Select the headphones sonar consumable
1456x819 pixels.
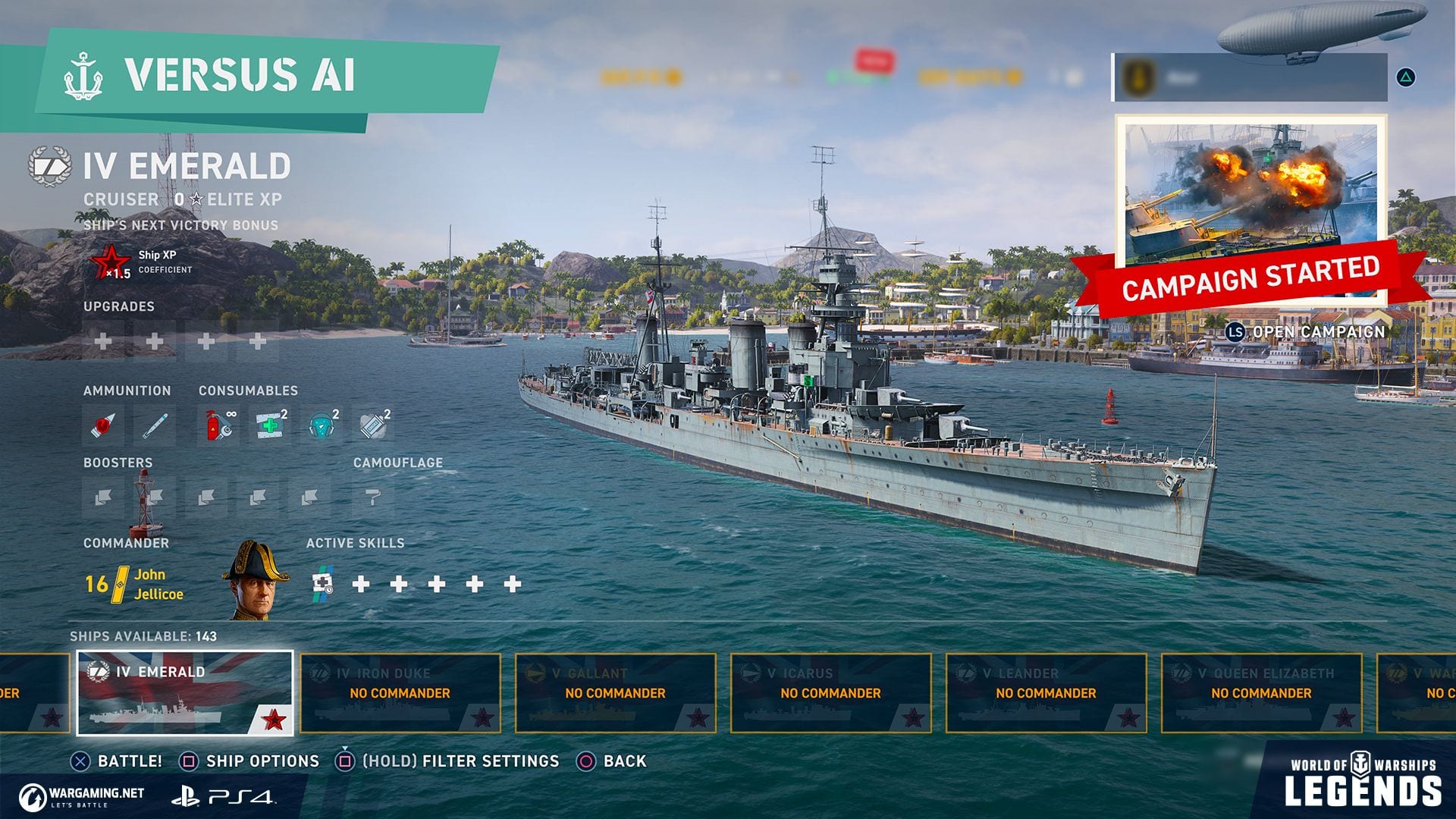(x=322, y=425)
